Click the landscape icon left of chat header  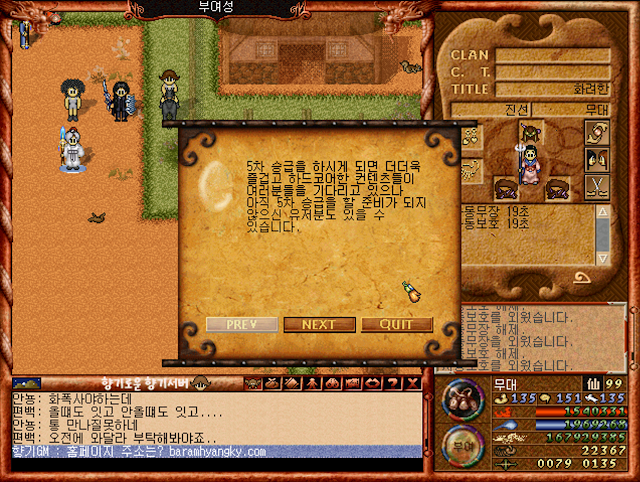27,383
